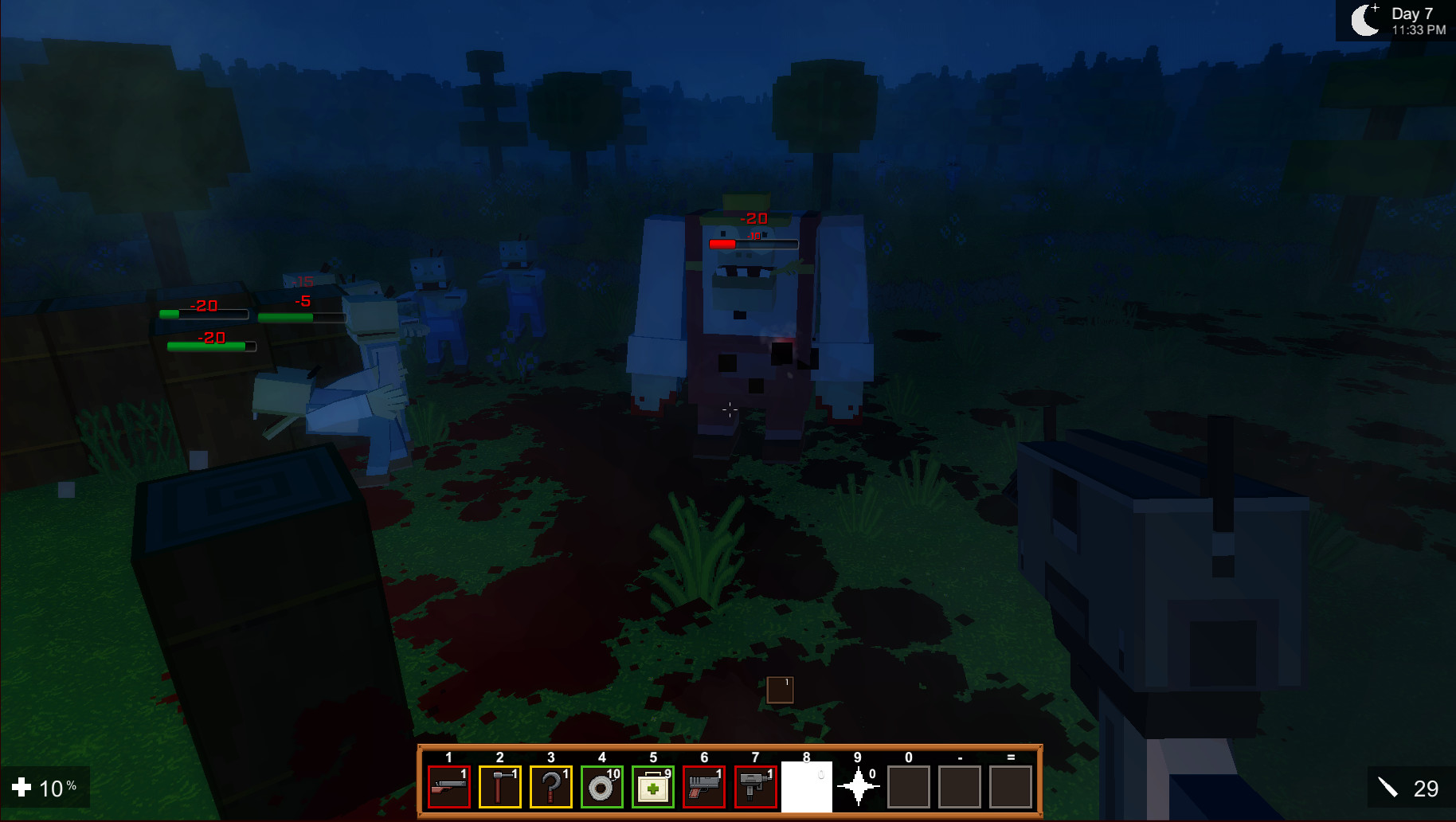Viewport: 1456px width, 822px height.
Task: Click the 11:33 PM time display
Action: [1418, 29]
